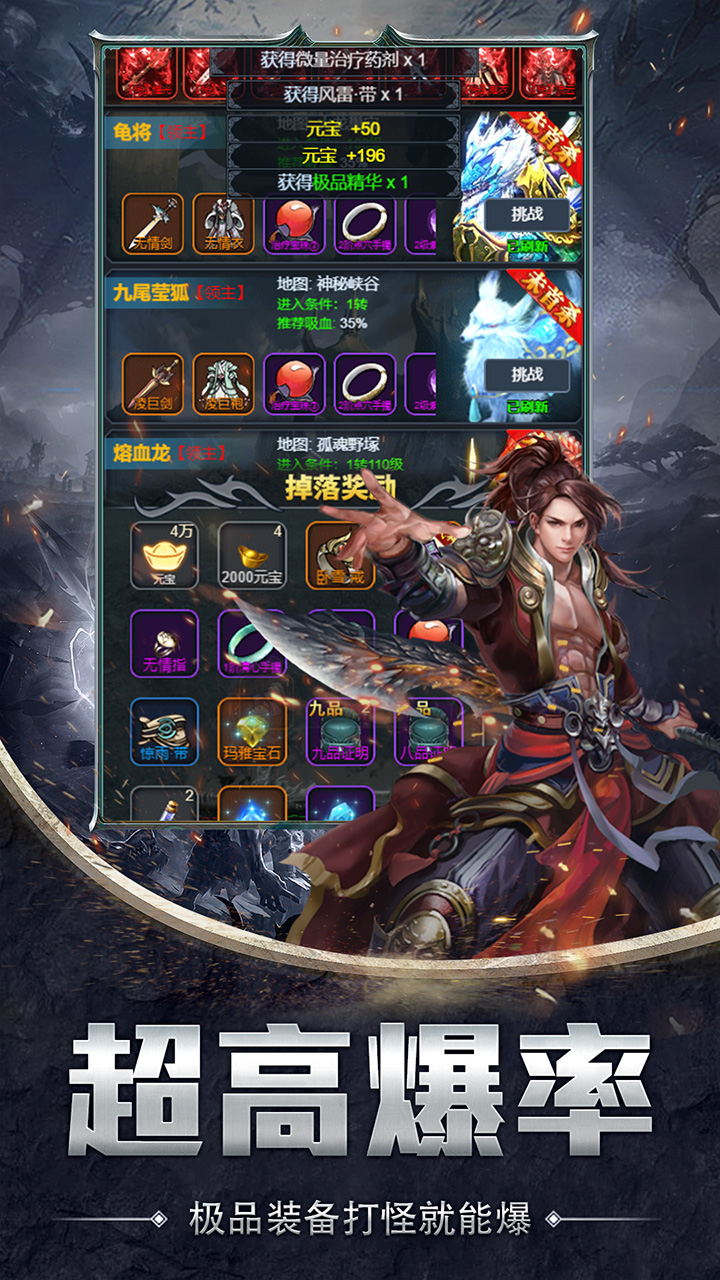Challenge the 龟将 boss with 挑战
The image size is (720, 1280).
526,214
